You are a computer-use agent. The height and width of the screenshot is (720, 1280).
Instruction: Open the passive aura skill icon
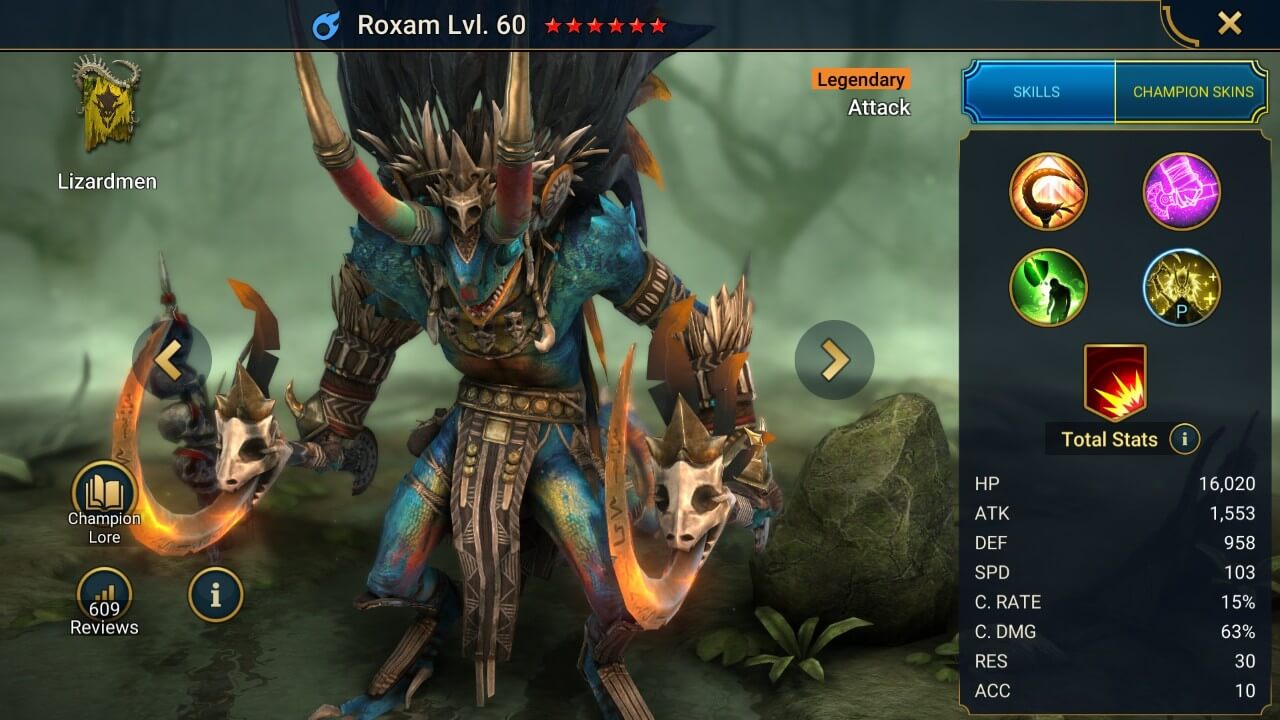[x=1181, y=287]
